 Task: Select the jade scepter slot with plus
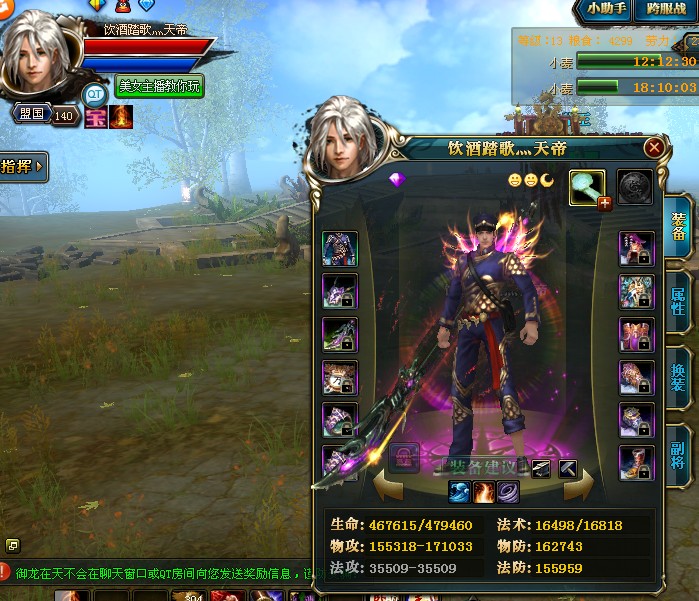[x=588, y=187]
